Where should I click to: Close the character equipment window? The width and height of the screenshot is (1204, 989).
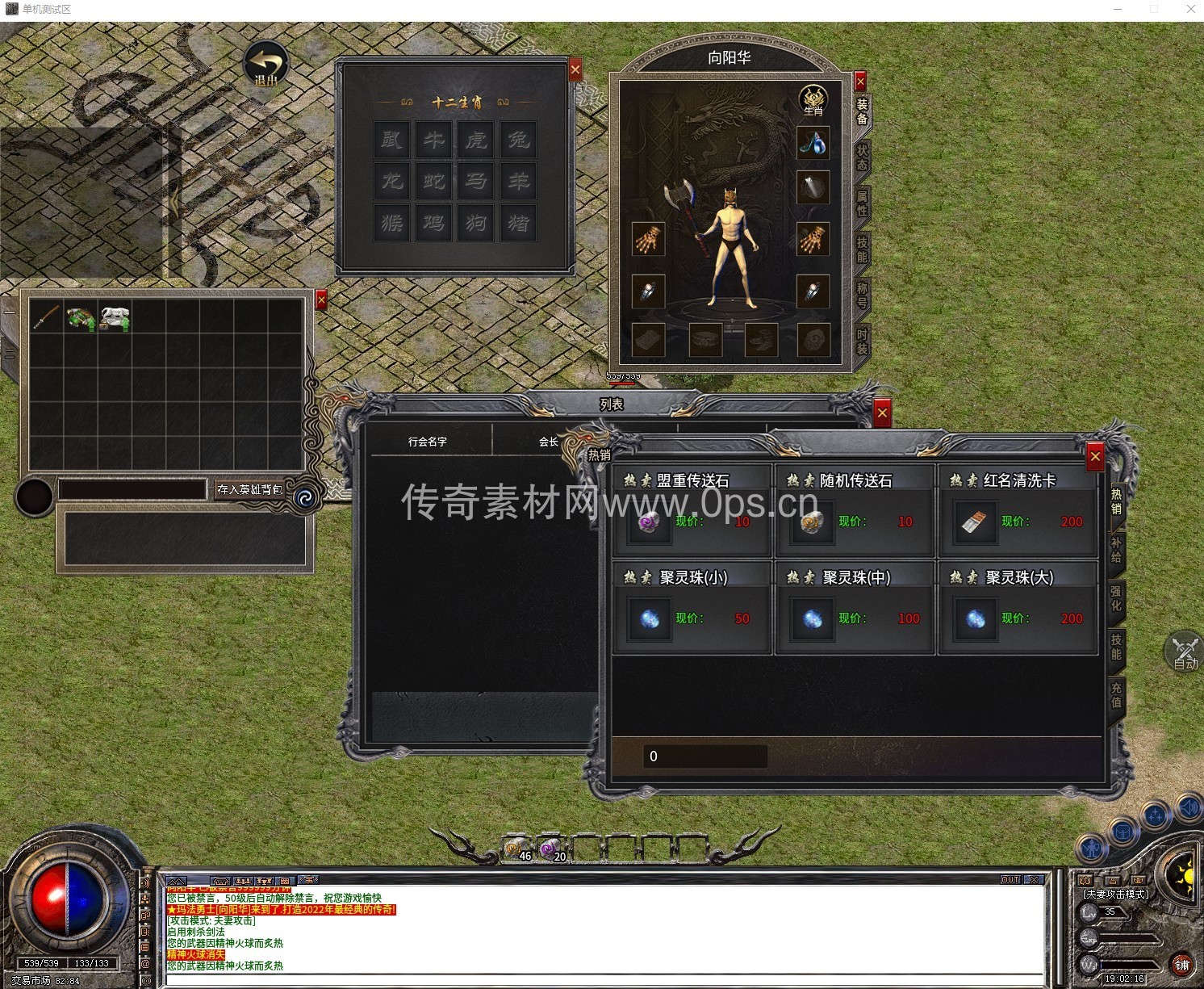[x=860, y=81]
